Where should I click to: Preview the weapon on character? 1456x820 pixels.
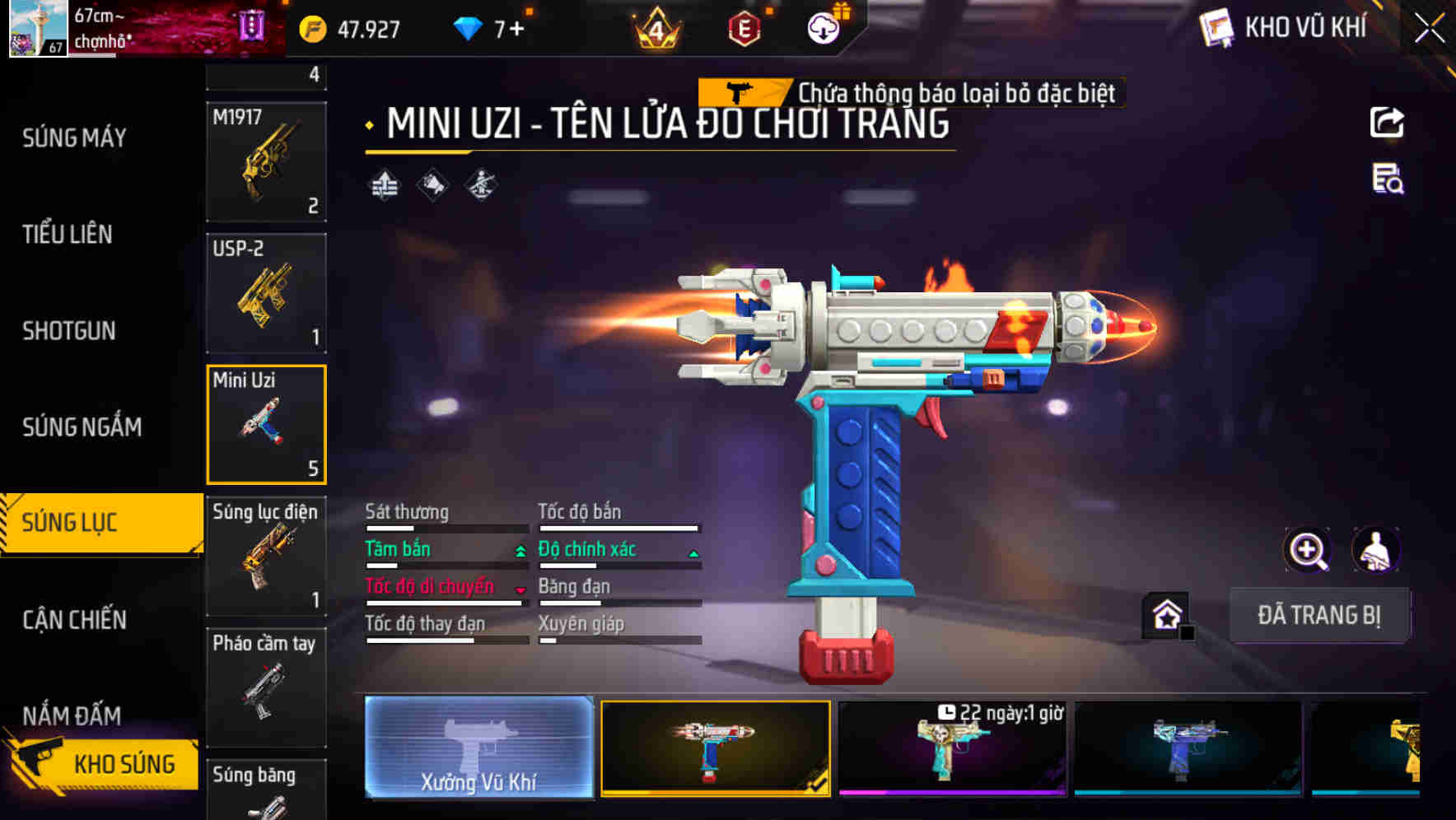point(1375,550)
